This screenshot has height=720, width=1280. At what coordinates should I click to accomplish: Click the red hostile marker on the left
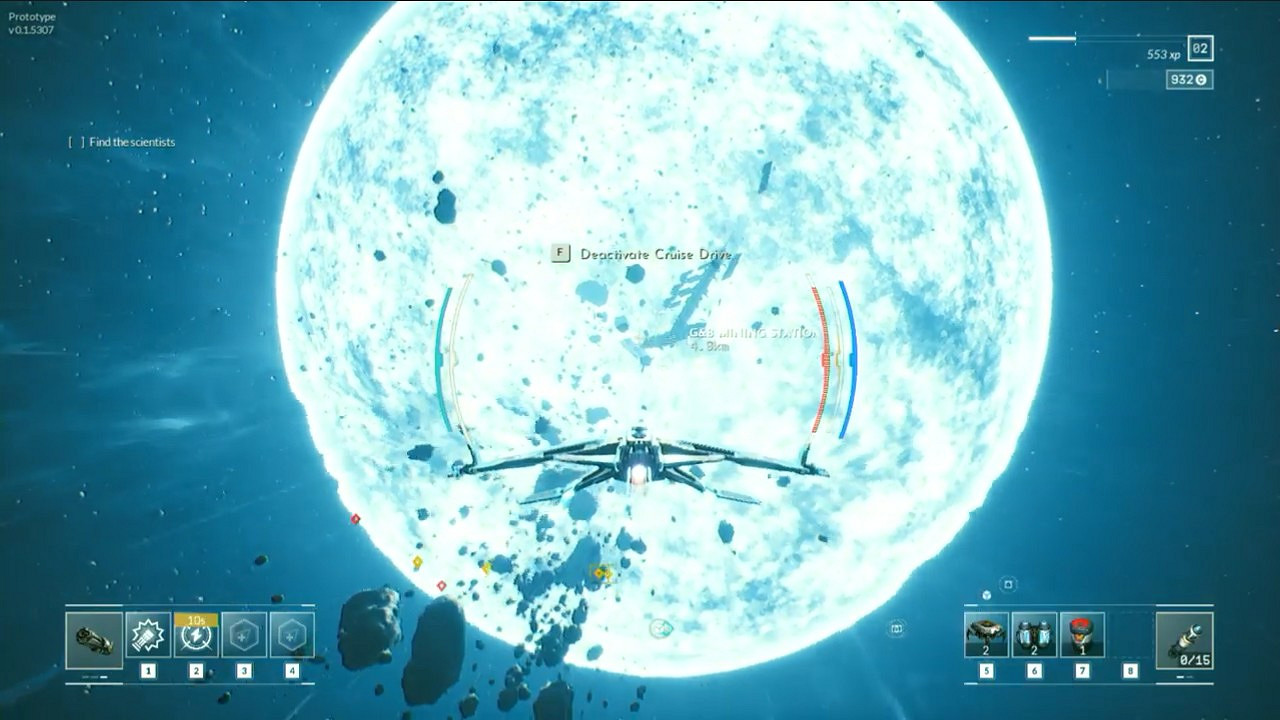tap(356, 518)
